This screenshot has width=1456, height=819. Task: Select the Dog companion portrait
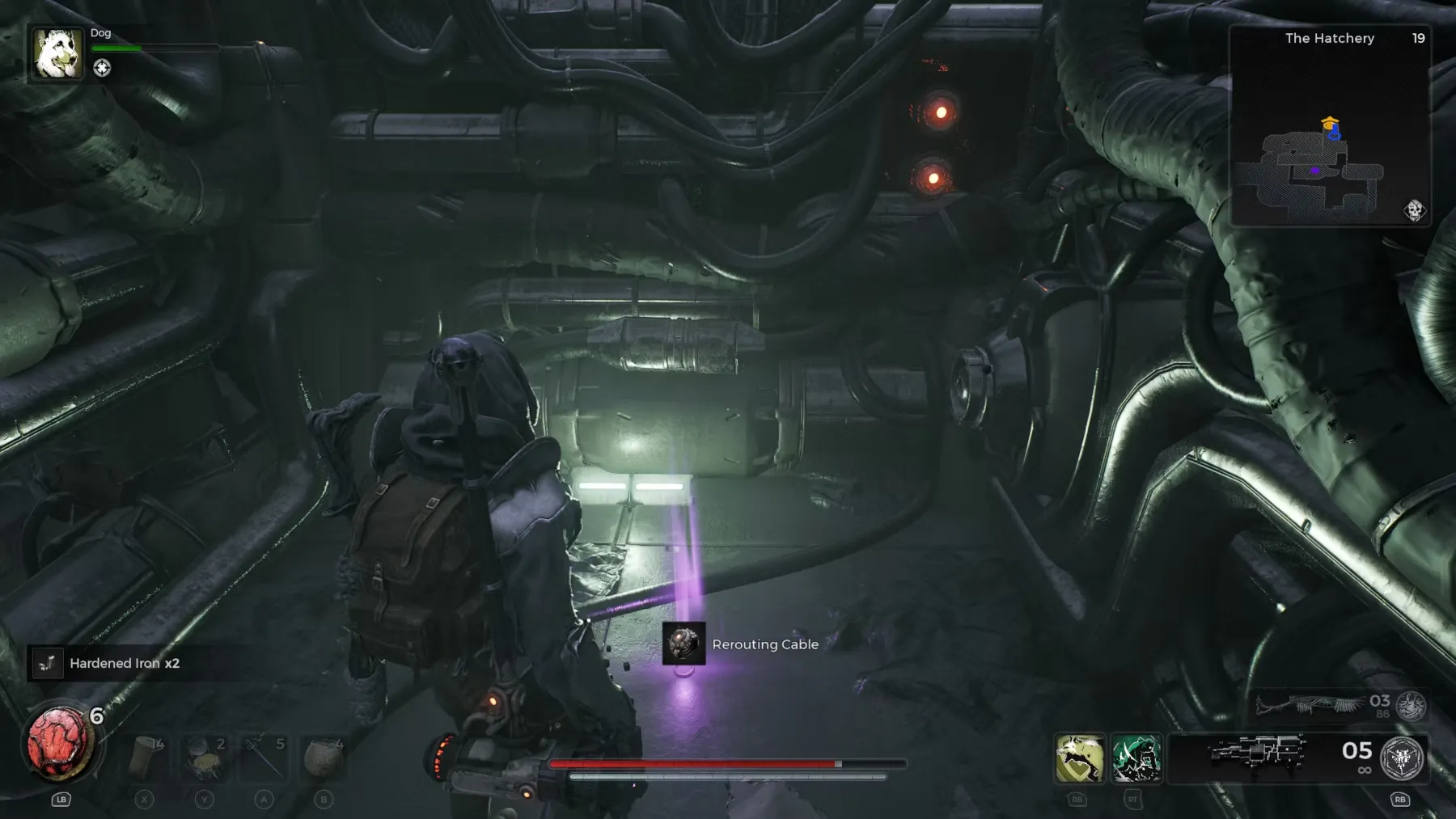[57, 53]
